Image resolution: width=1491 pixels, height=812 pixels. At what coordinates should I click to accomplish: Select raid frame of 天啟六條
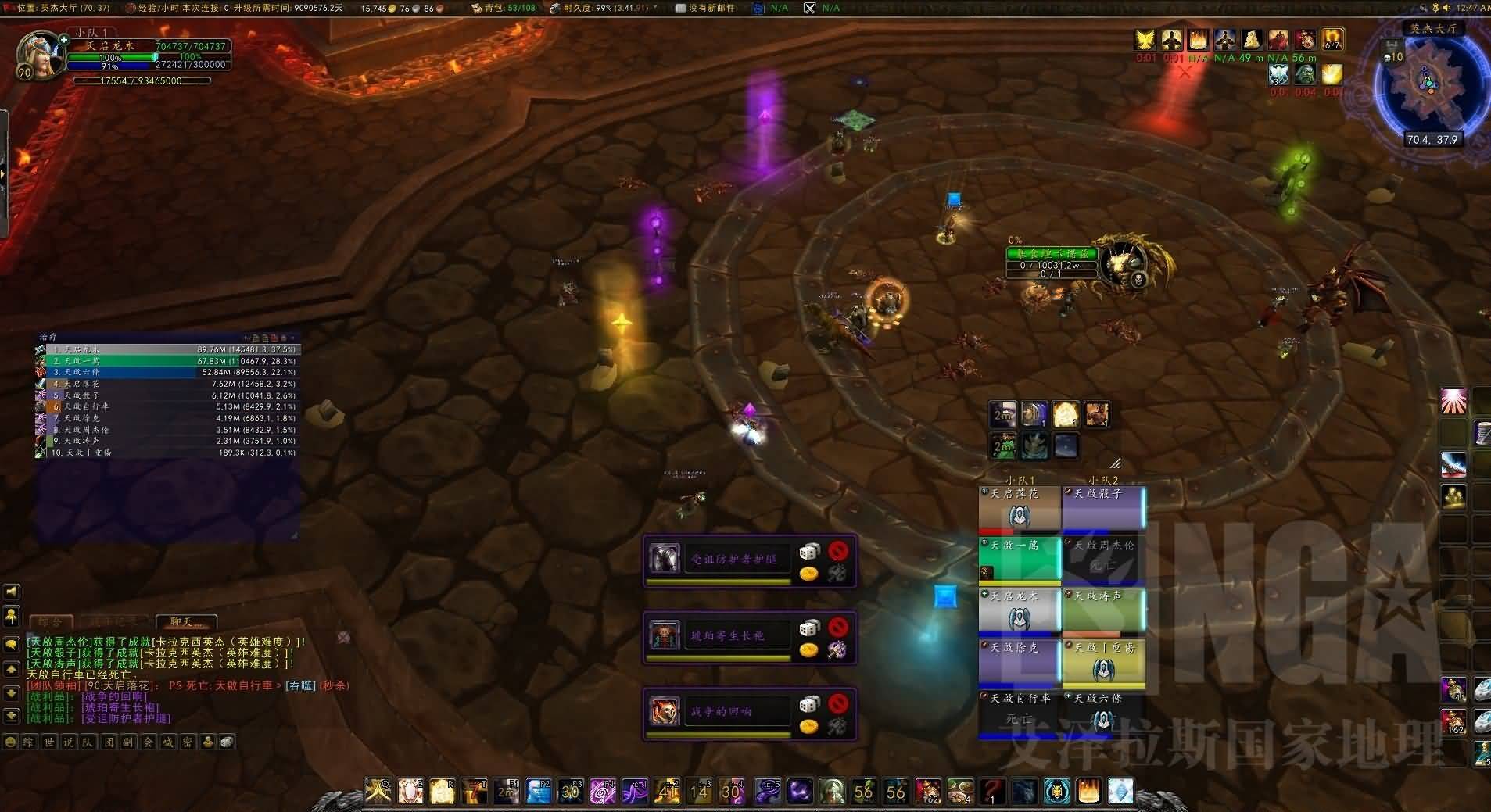[x=1102, y=713]
